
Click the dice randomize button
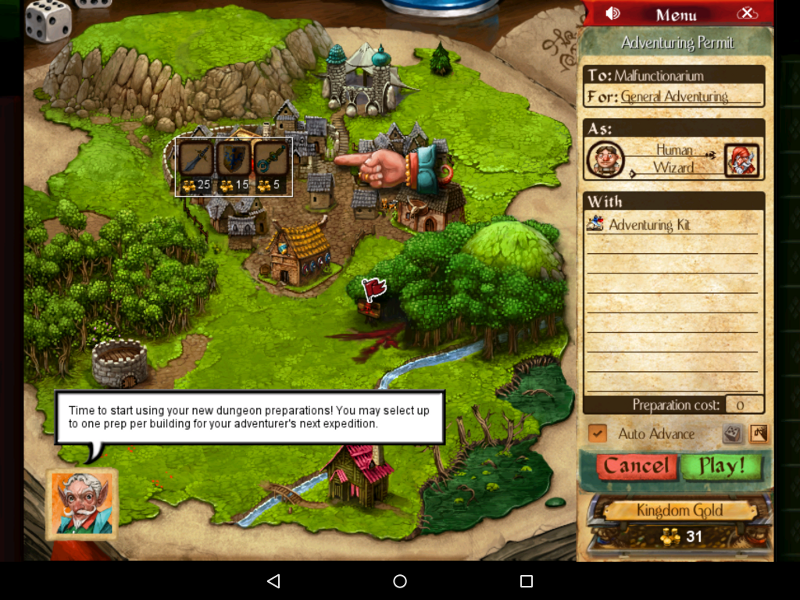(732, 434)
